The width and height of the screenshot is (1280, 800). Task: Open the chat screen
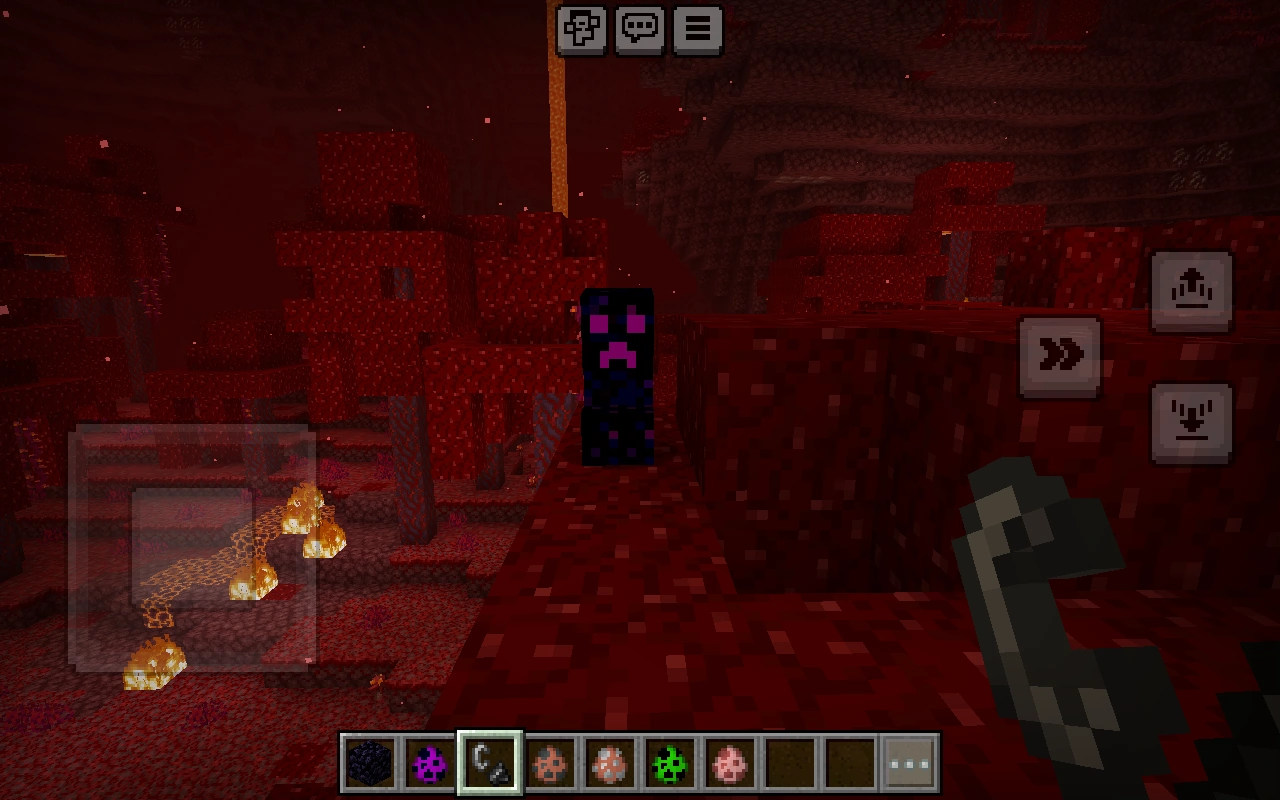639,28
